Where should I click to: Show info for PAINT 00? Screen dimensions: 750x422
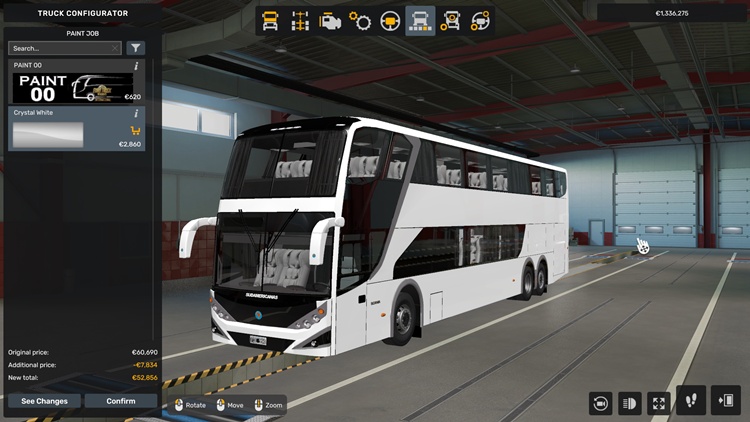coord(136,66)
